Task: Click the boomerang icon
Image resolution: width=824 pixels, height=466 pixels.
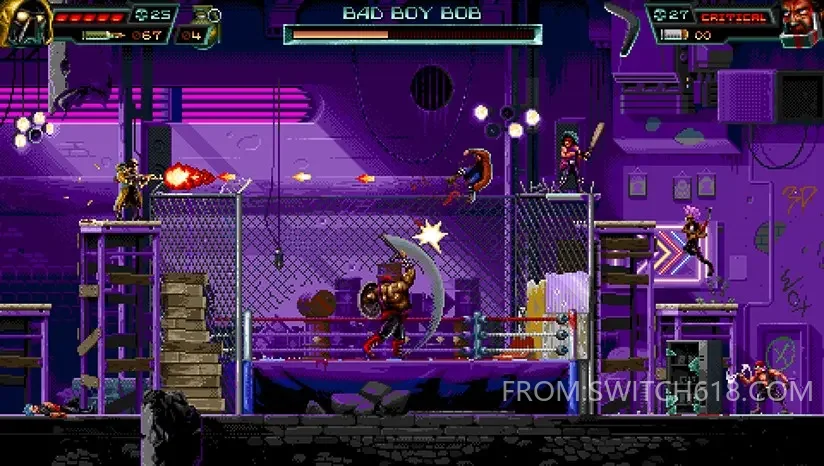Action: [x=623, y=21]
